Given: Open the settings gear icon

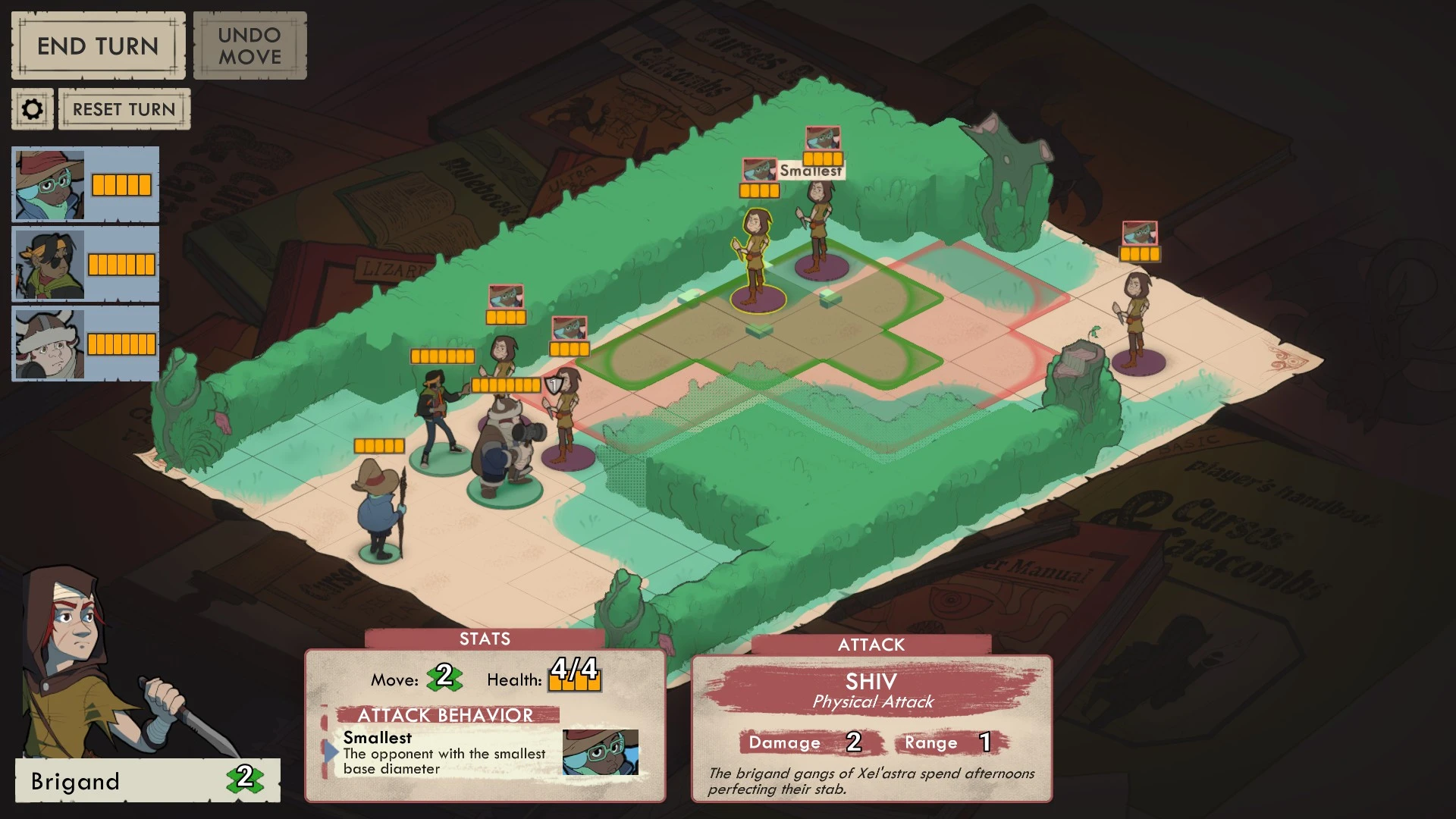Looking at the screenshot, I should [32, 108].
